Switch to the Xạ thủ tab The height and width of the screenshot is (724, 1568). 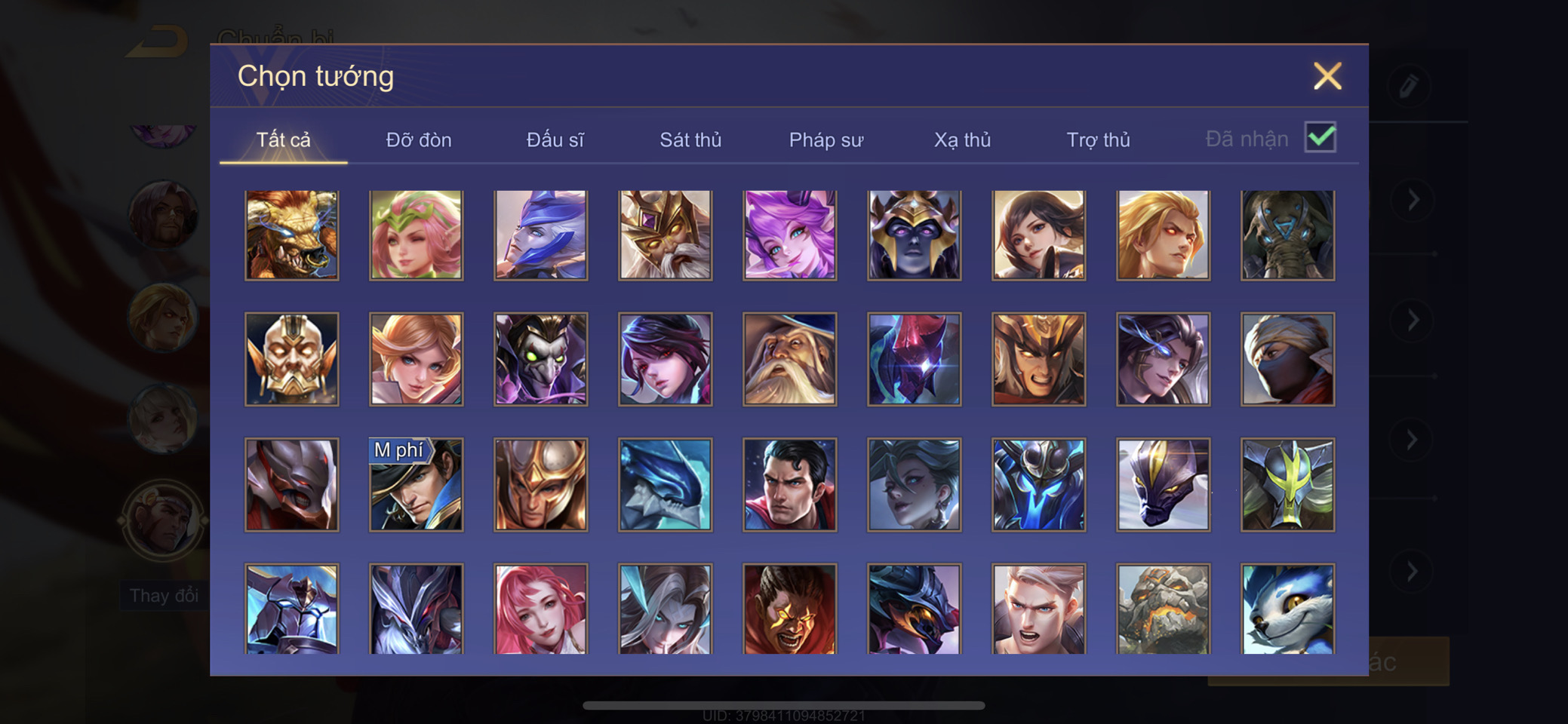962,140
